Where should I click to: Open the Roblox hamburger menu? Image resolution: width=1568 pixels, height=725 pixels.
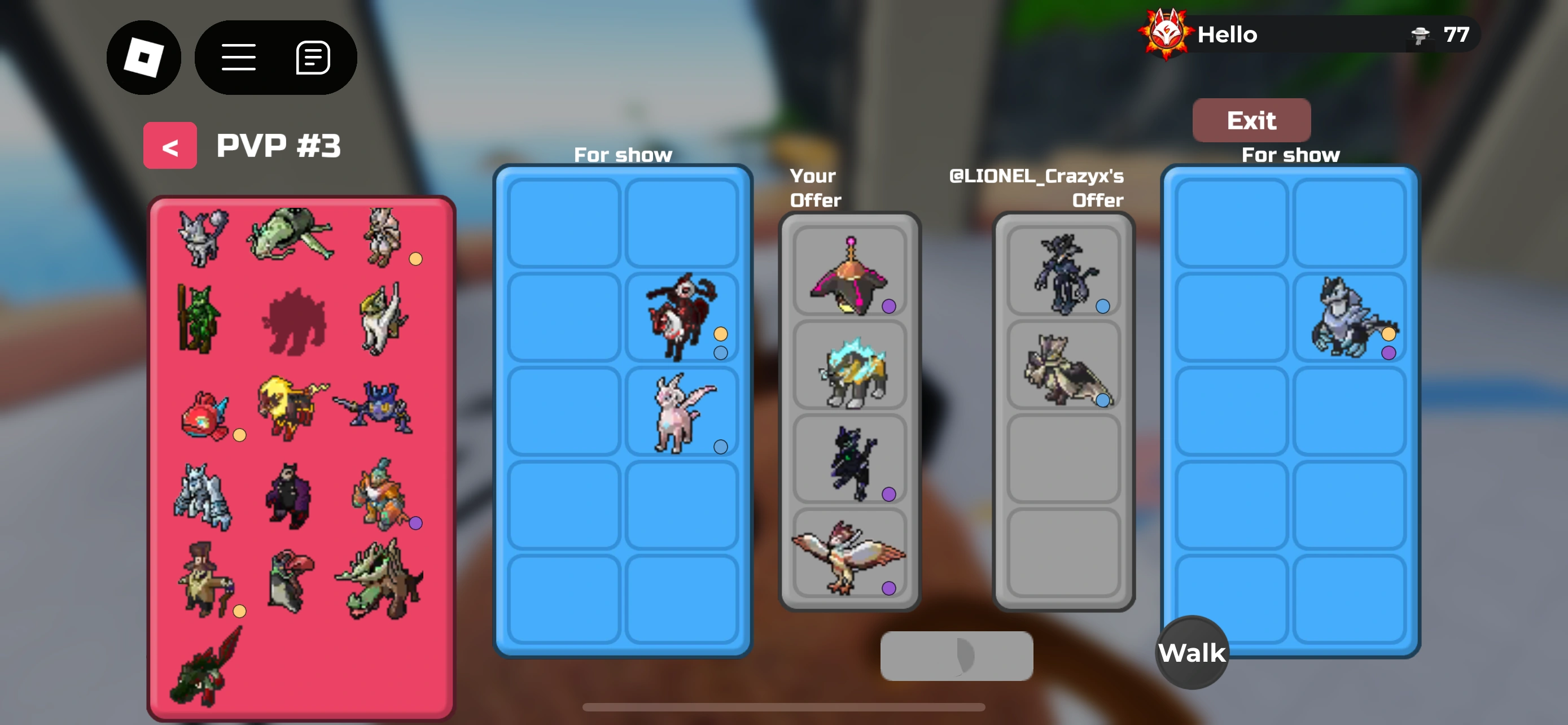pyautogui.click(x=239, y=56)
